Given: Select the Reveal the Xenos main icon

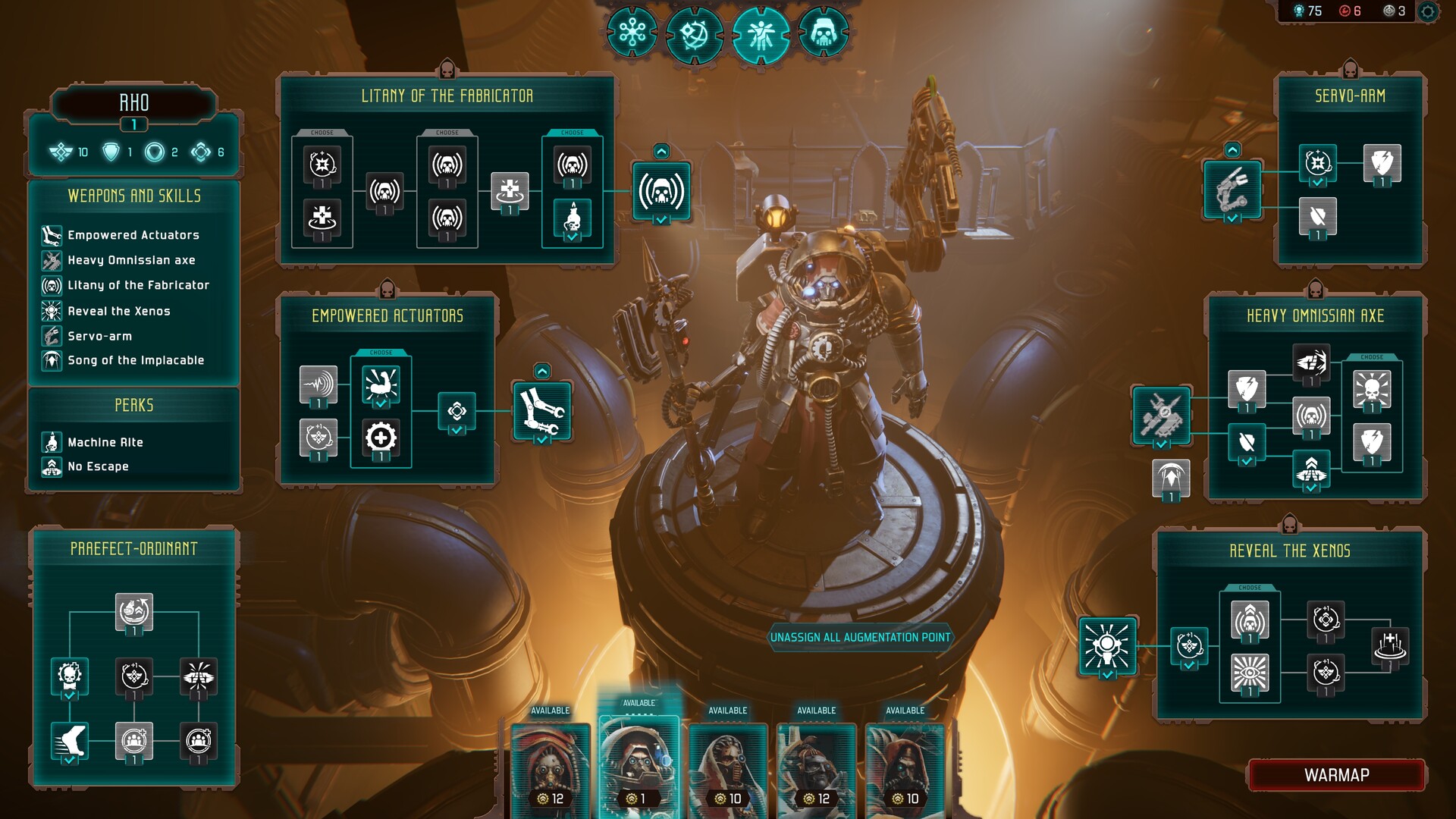Looking at the screenshot, I should (1107, 646).
